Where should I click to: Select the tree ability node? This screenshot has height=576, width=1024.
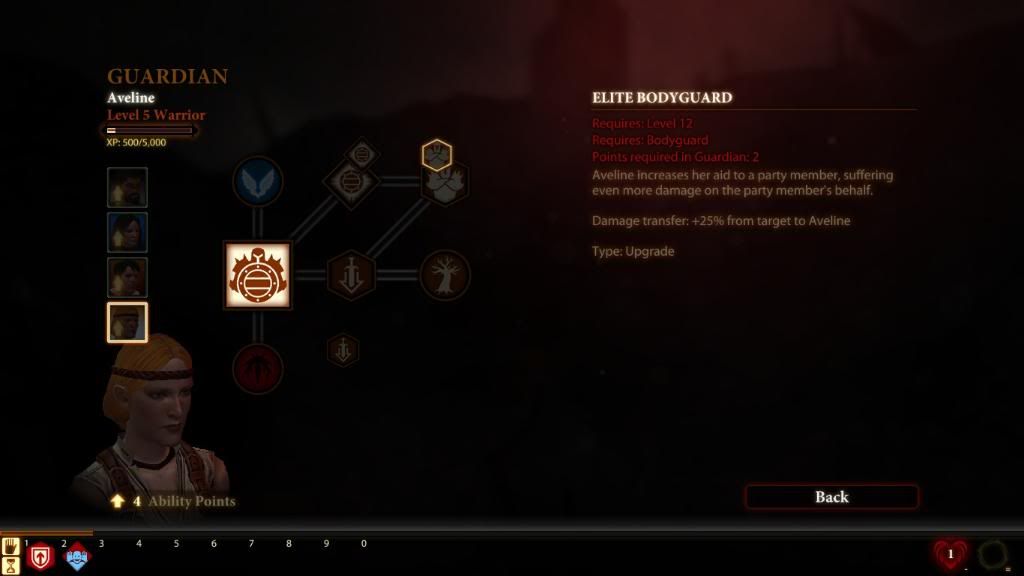tap(445, 275)
